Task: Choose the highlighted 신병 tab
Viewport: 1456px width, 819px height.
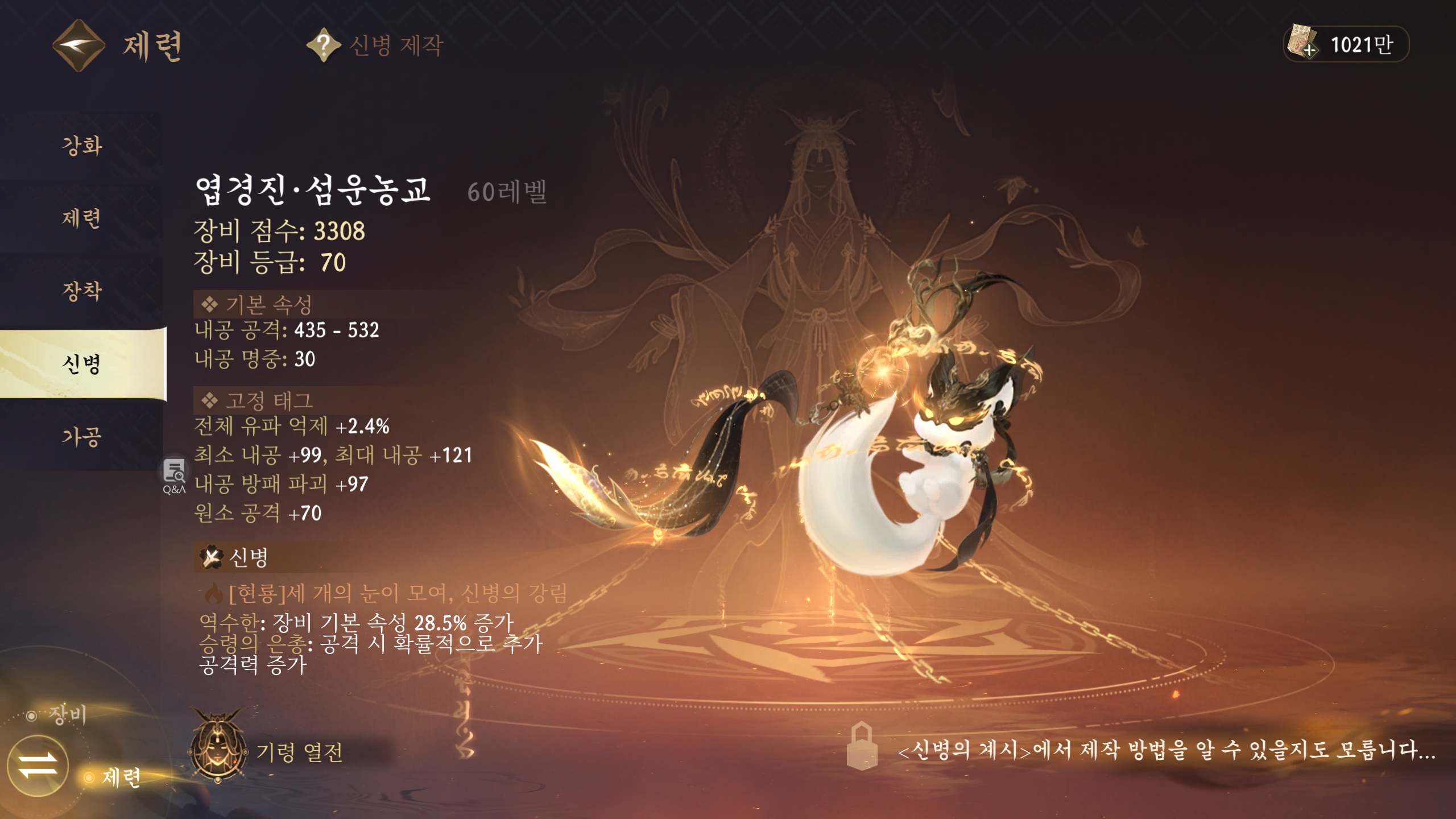Action: click(x=82, y=364)
